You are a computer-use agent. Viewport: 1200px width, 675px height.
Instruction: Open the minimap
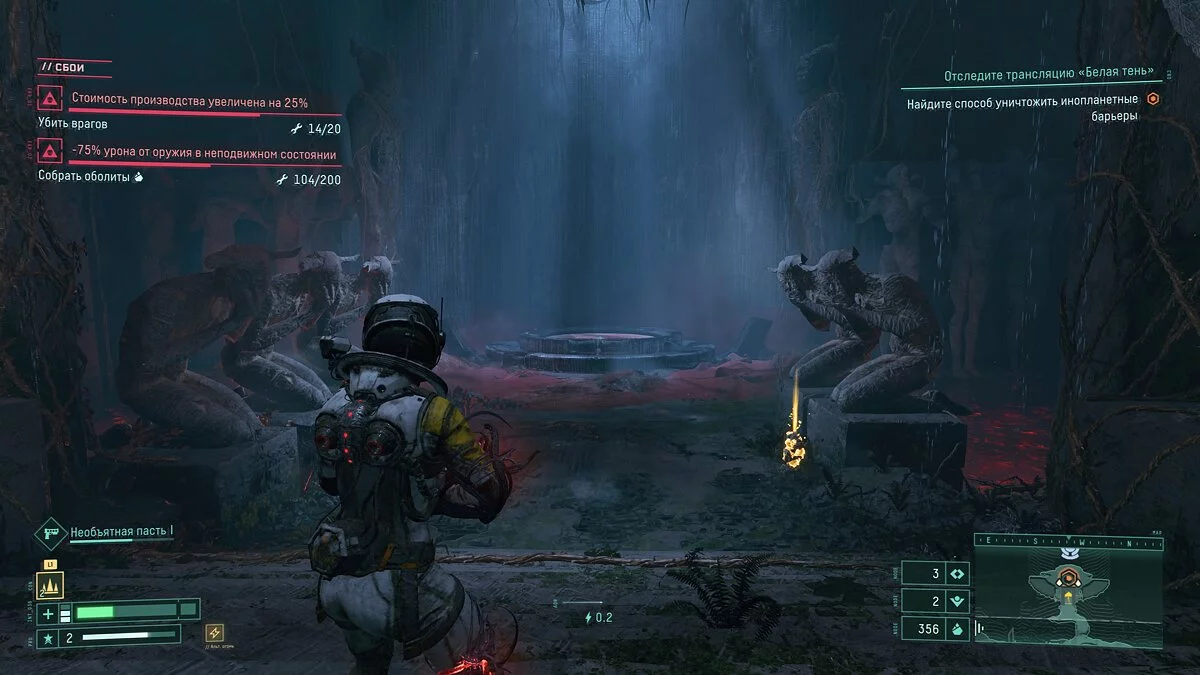coord(1068,599)
